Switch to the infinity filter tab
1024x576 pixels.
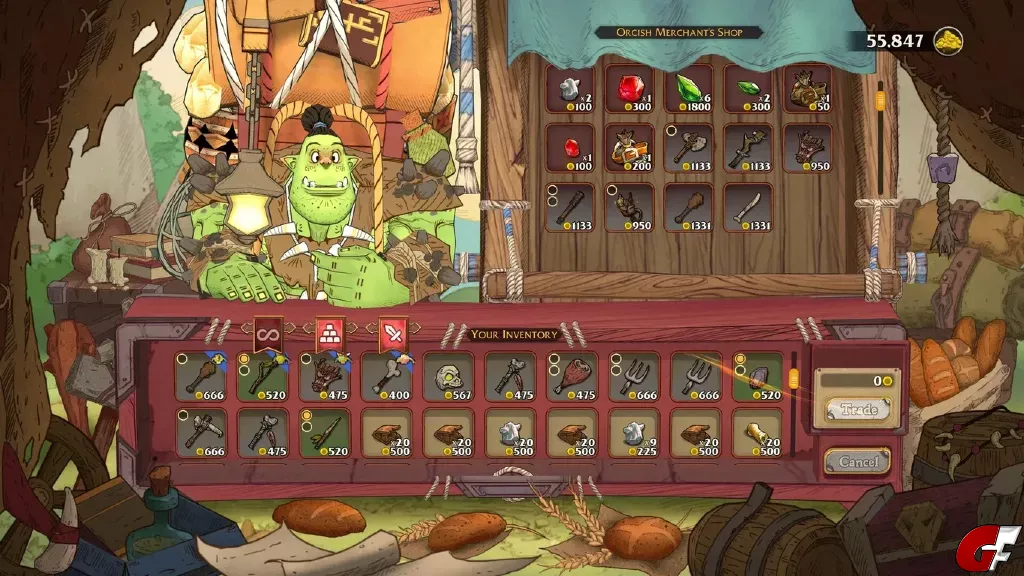(266, 336)
